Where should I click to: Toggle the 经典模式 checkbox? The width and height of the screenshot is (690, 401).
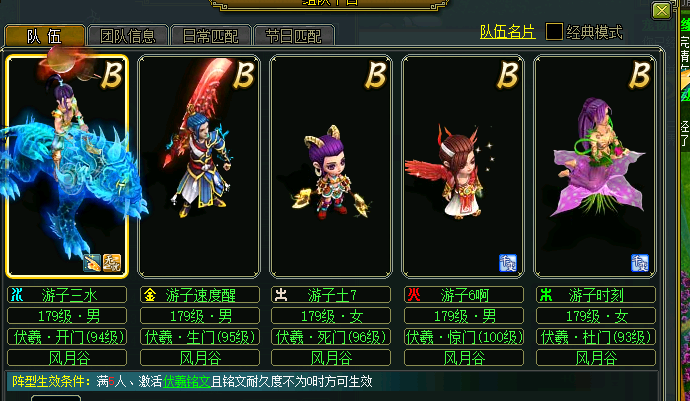point(554,32)
